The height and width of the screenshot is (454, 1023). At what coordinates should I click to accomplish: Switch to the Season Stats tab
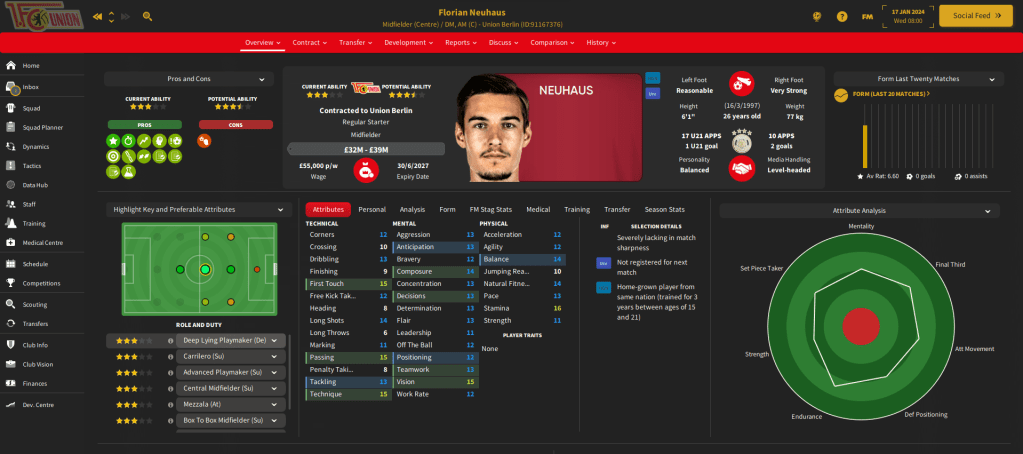coord(665,210)
